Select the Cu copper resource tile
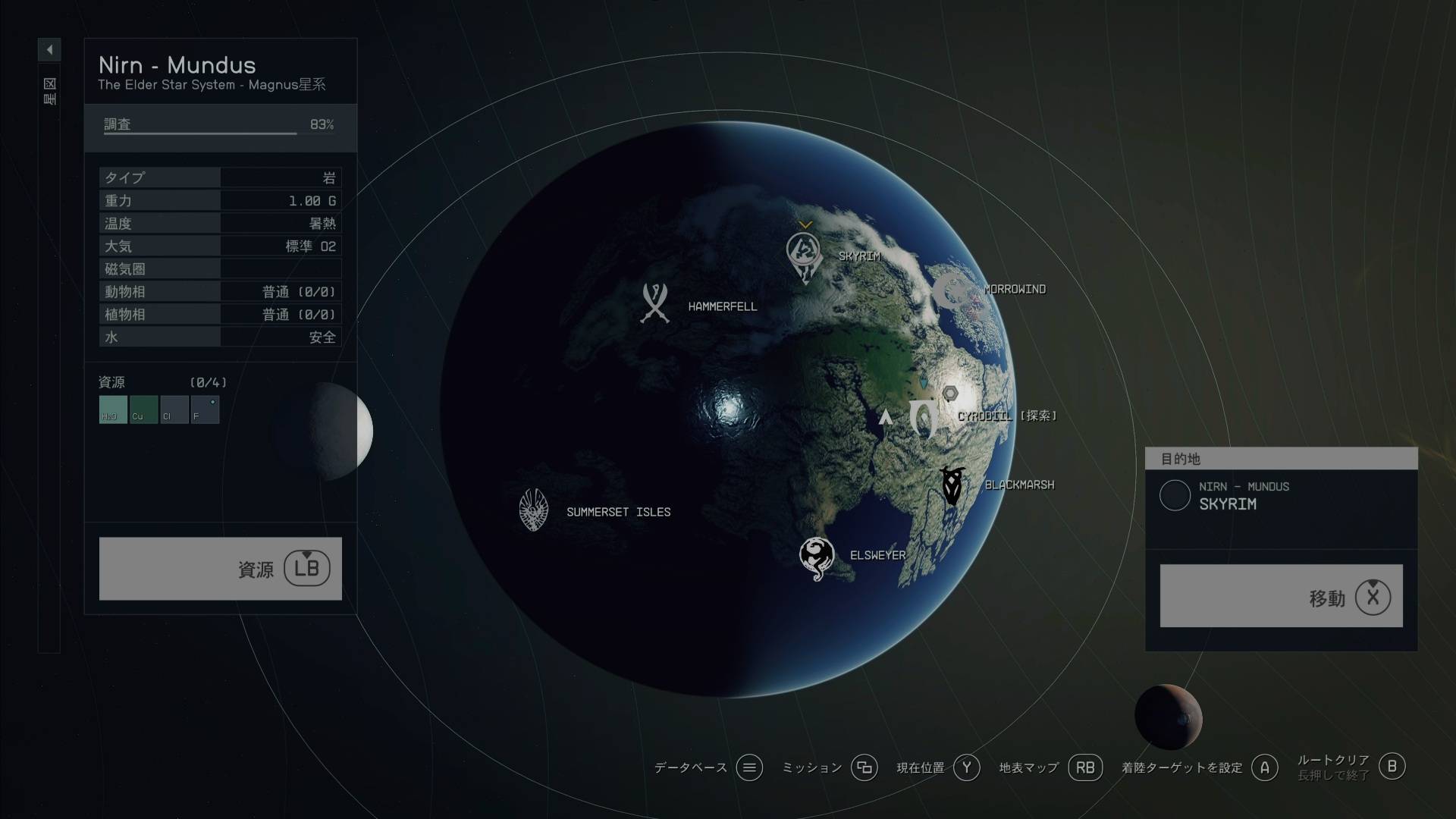This screenshot has width=1456, height=819. 143,409
